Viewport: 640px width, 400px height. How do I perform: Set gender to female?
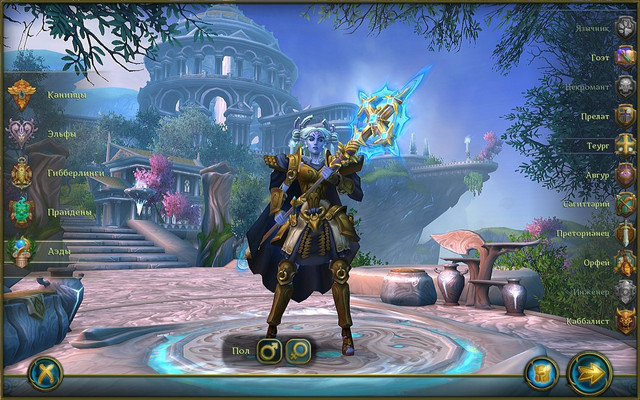[298, 351]
